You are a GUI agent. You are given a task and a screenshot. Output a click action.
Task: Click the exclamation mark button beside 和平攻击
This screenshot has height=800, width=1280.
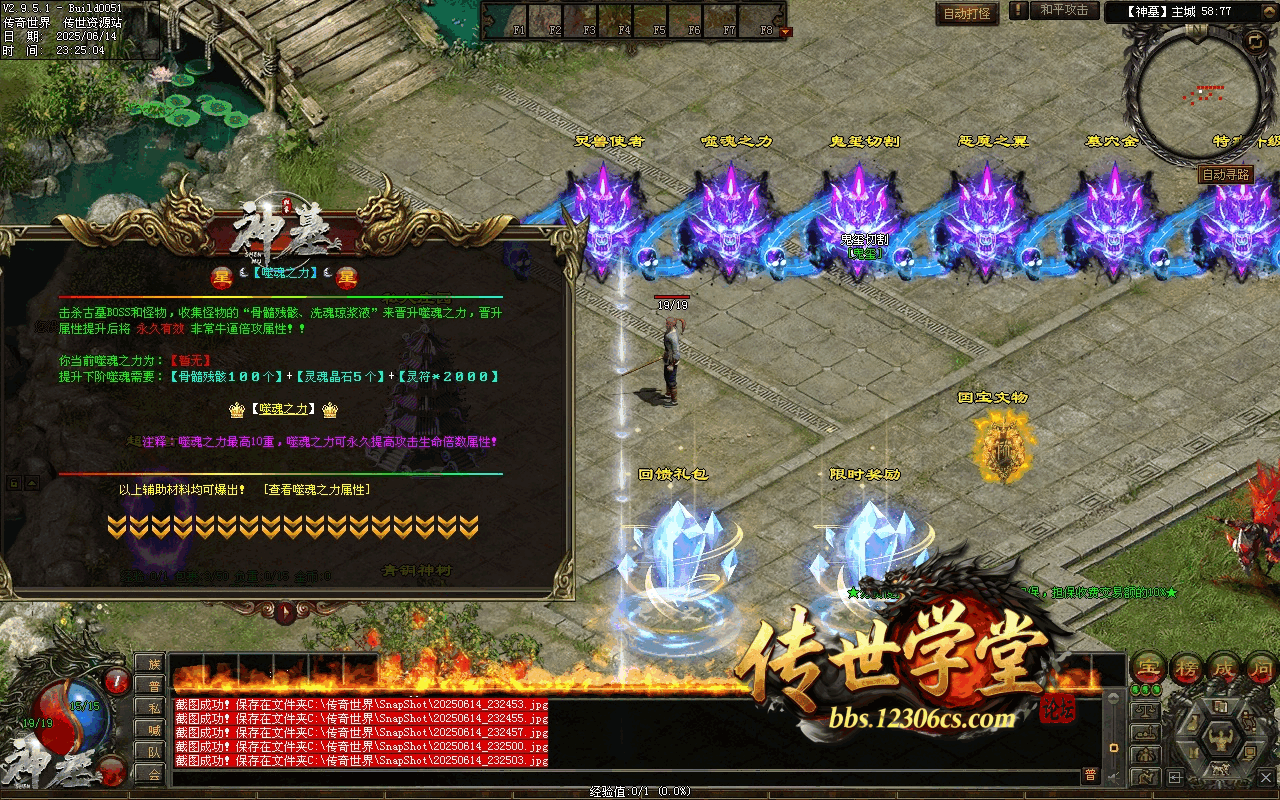point(1018,10)
